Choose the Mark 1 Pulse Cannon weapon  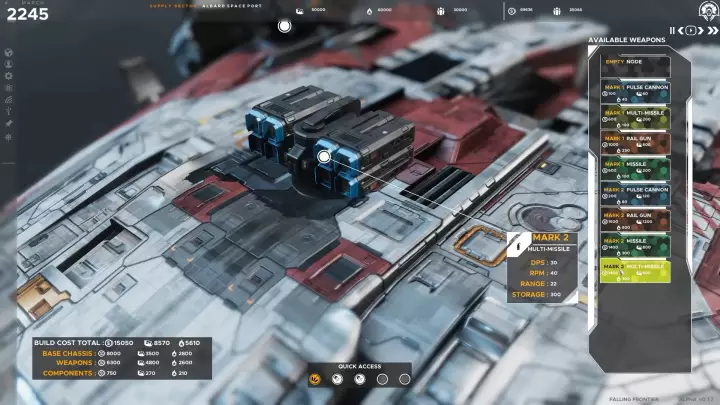pos(635,92)
